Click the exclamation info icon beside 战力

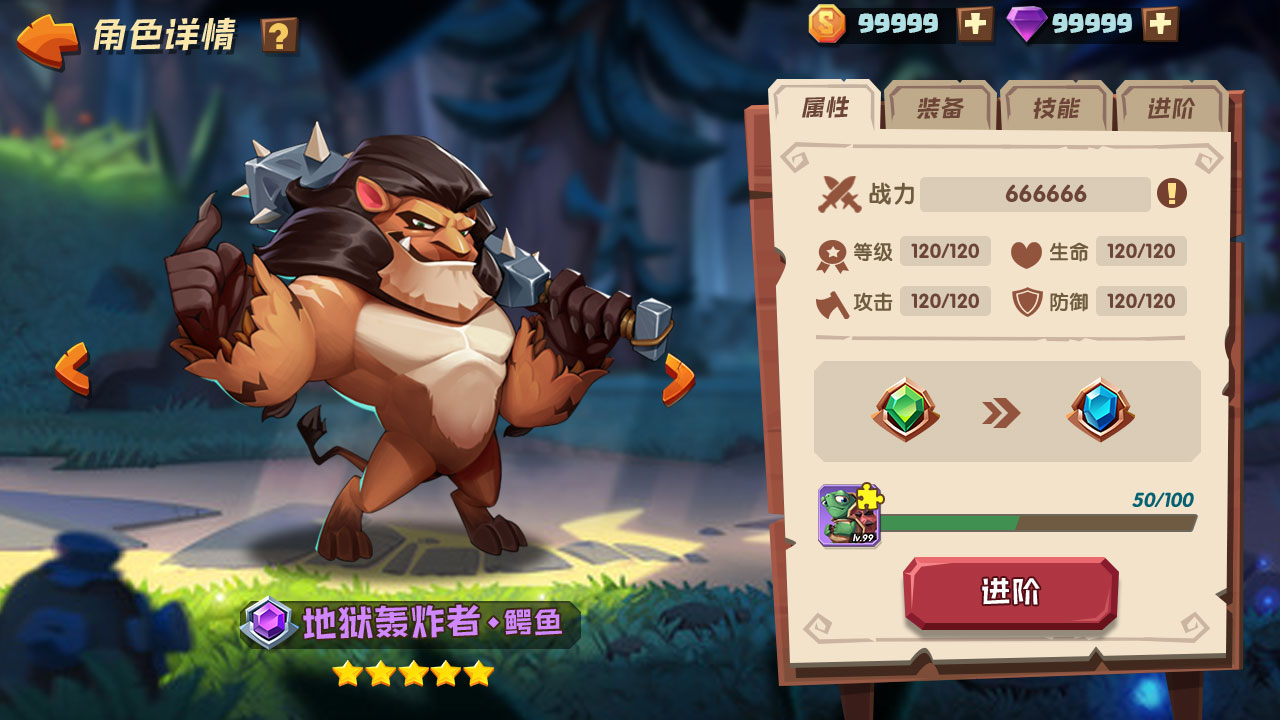point(1171,194)
